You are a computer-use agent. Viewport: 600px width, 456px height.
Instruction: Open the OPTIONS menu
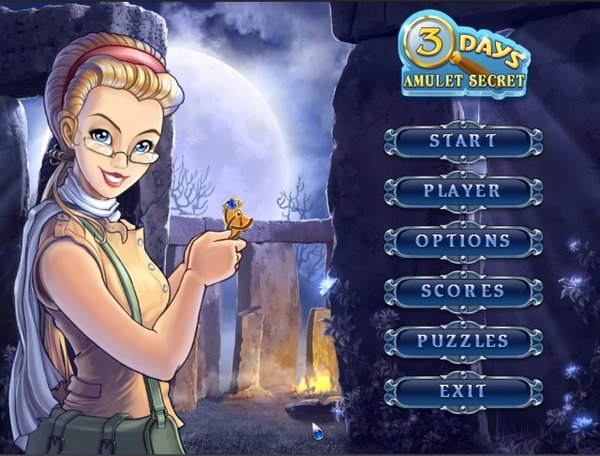tap(463, 241)
